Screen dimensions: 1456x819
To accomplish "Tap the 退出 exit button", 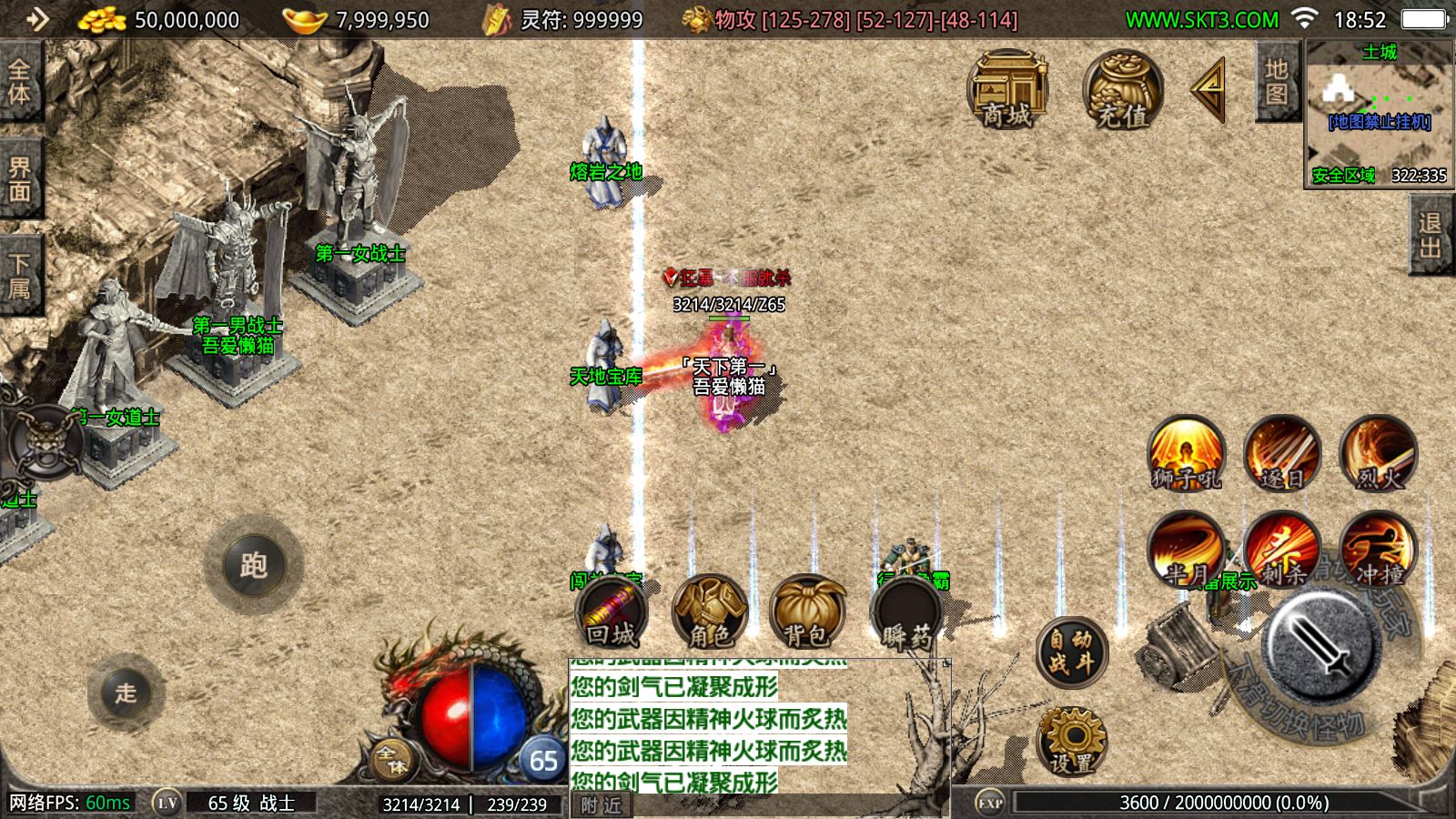I will pyautogui.click(x=1431, y=235).
